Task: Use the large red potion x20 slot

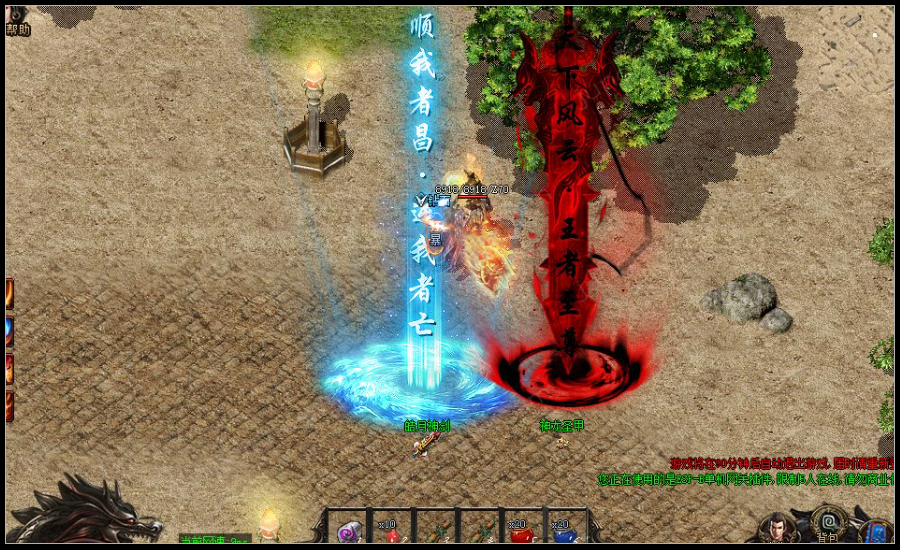Action: [x=521, y=532]
